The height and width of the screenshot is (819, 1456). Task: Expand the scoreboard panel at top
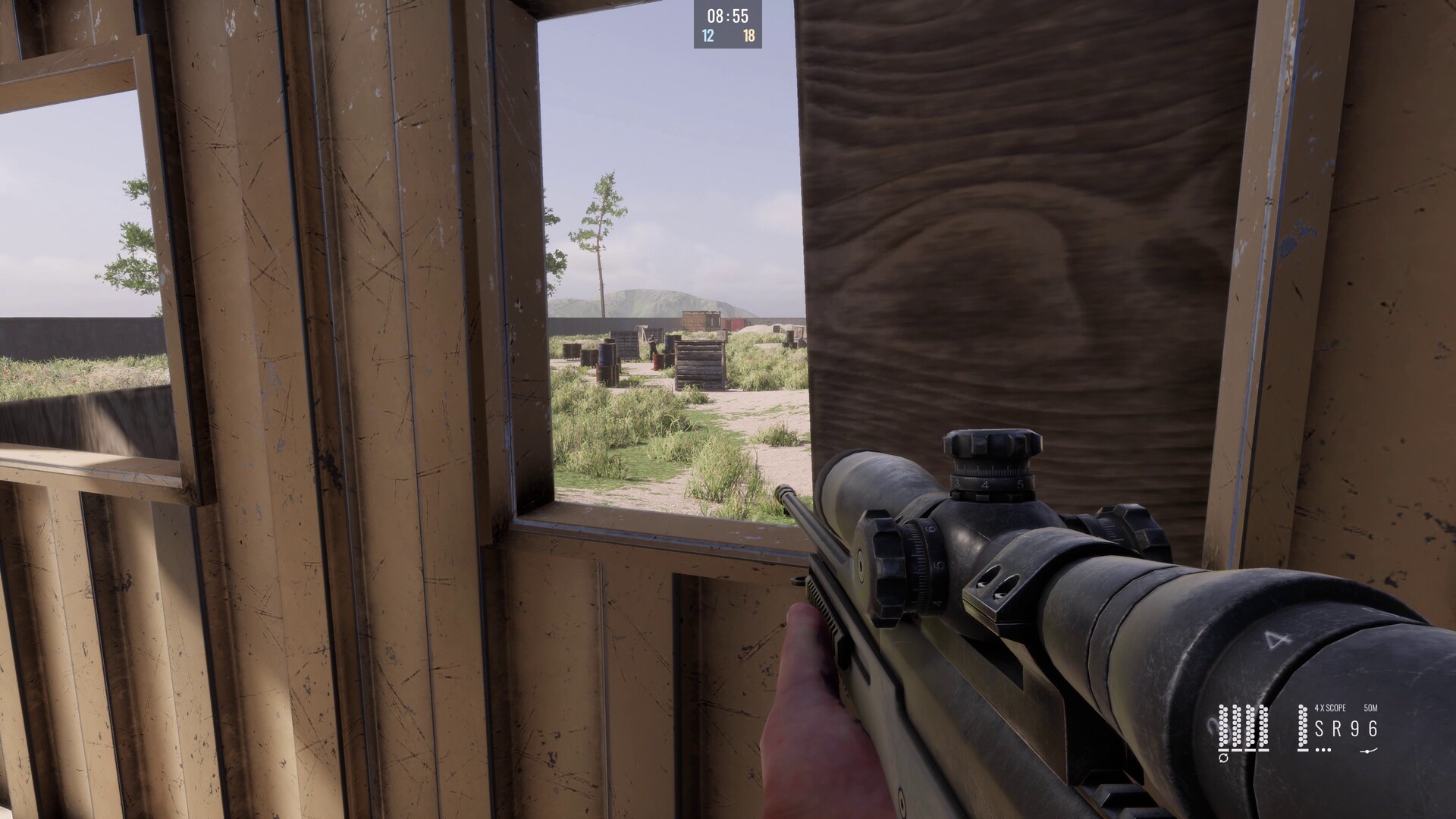pos(728,23)
